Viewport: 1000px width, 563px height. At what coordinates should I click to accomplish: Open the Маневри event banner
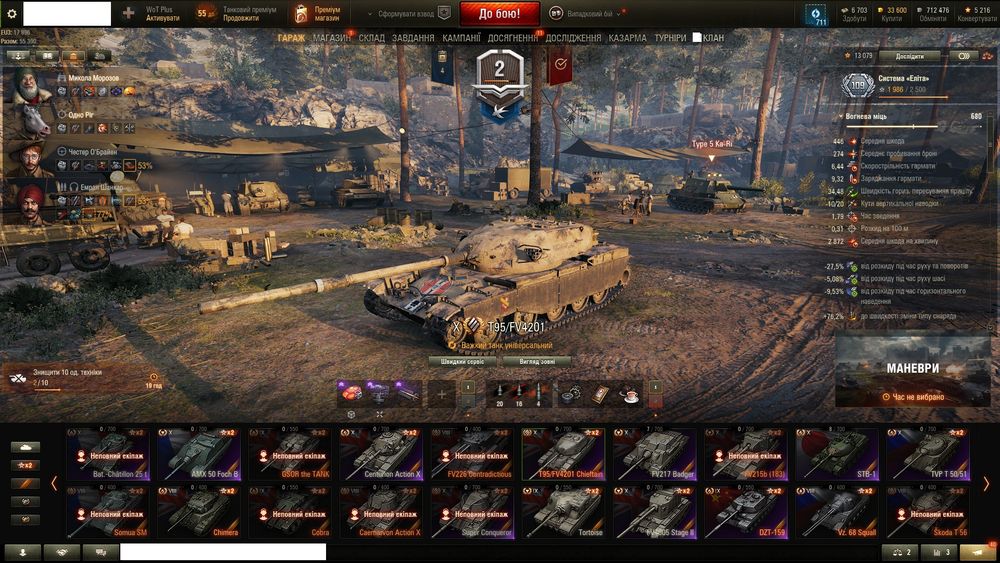(x=913, y=370)
